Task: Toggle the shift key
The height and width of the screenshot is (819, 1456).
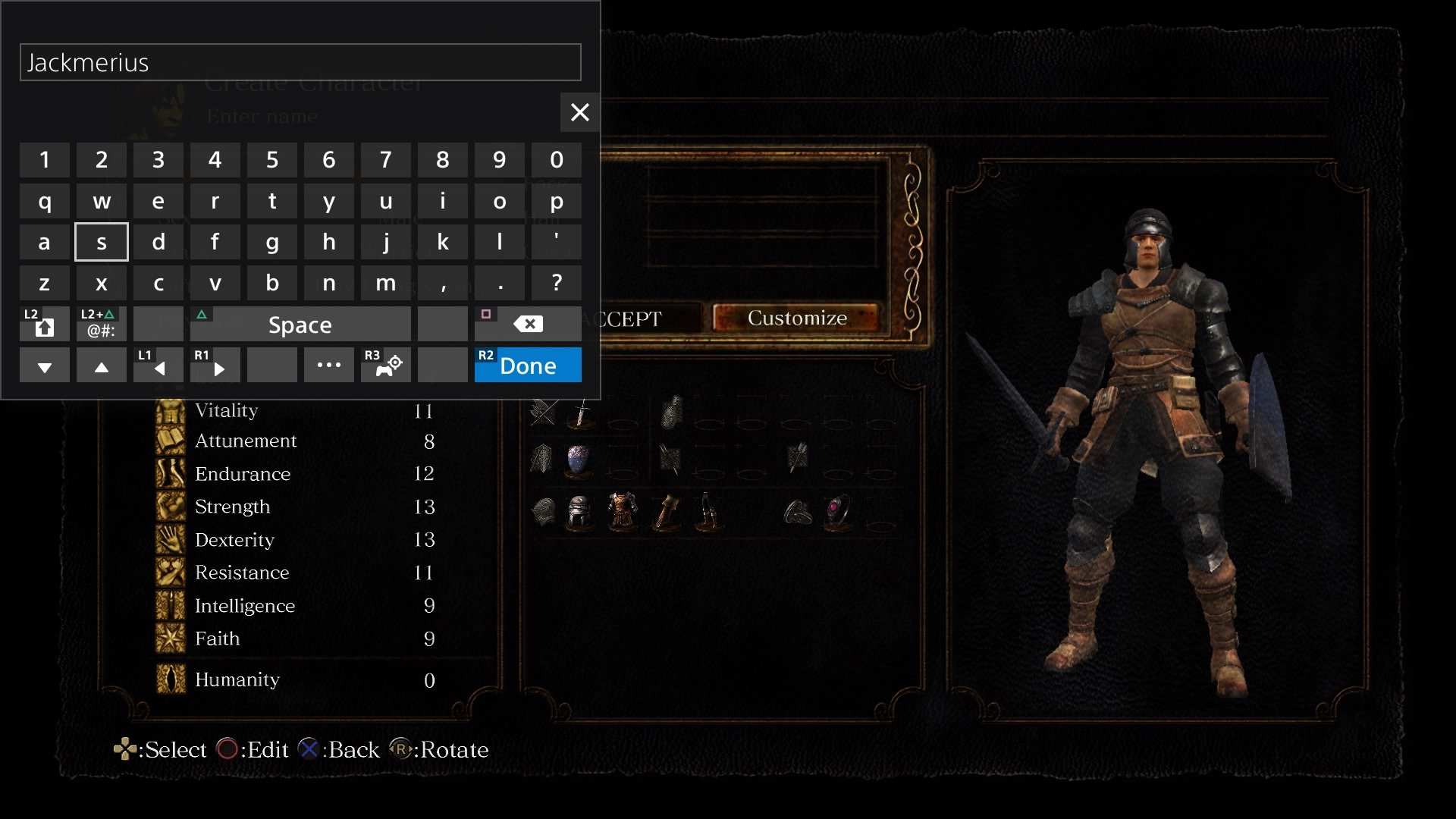Action: [45, 325]
